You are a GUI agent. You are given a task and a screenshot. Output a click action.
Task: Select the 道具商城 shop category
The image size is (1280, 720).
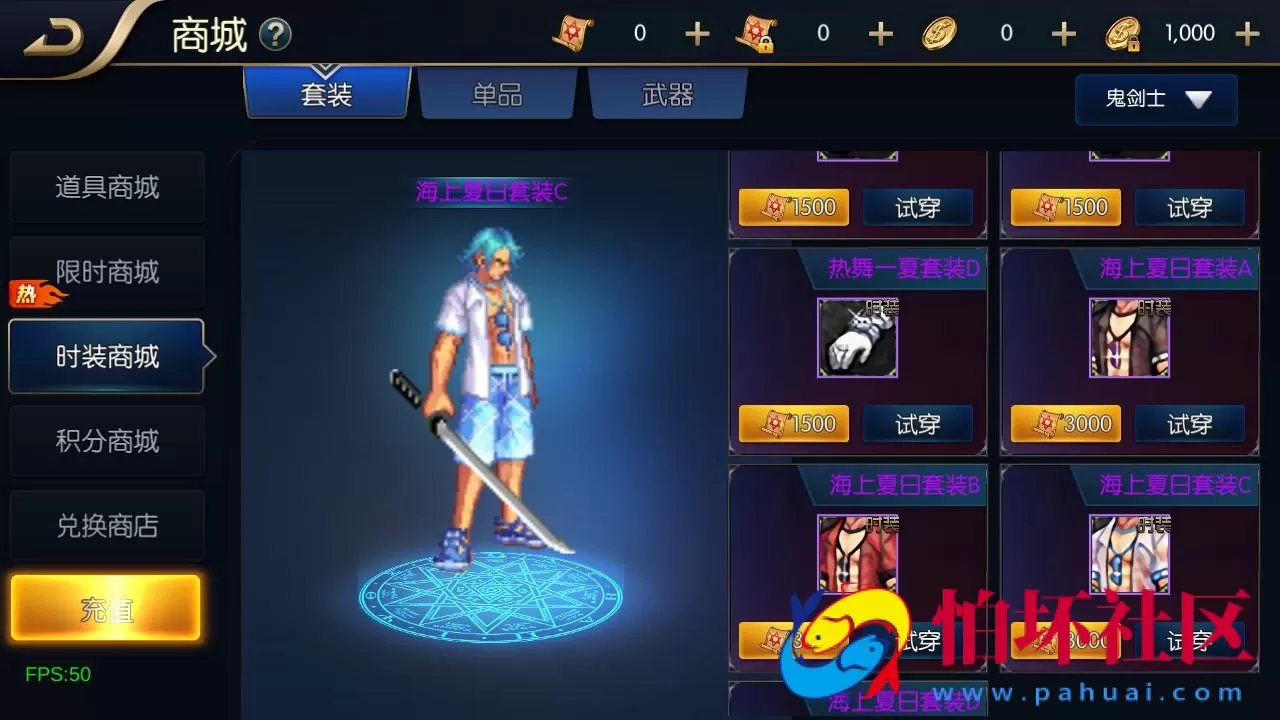tap(107, 188)
